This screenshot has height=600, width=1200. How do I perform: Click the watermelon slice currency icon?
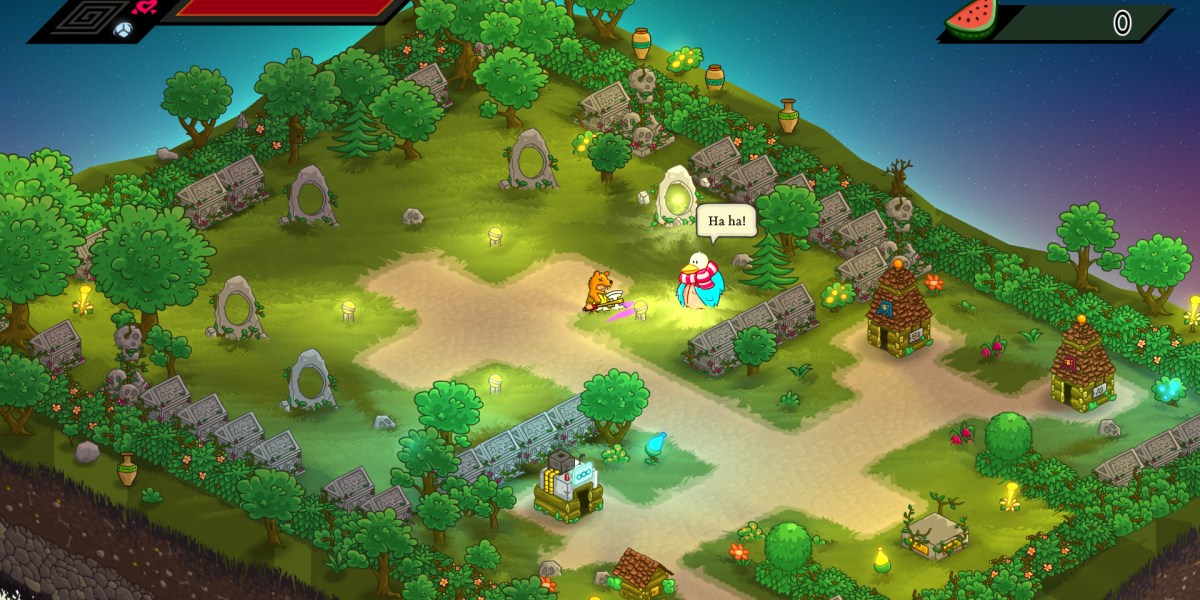click(969, 21)
